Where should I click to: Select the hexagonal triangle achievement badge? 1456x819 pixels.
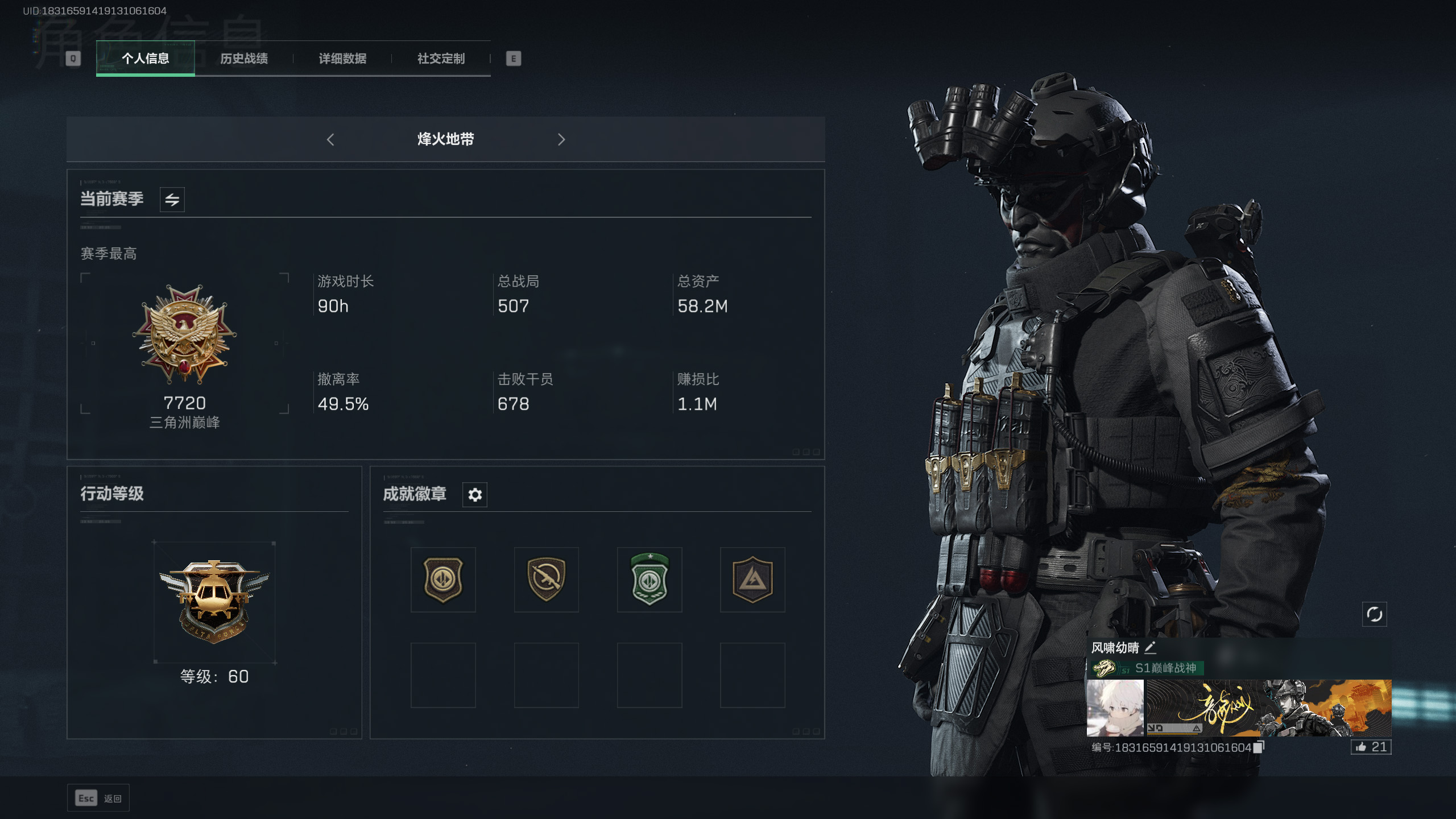(752, 580)
